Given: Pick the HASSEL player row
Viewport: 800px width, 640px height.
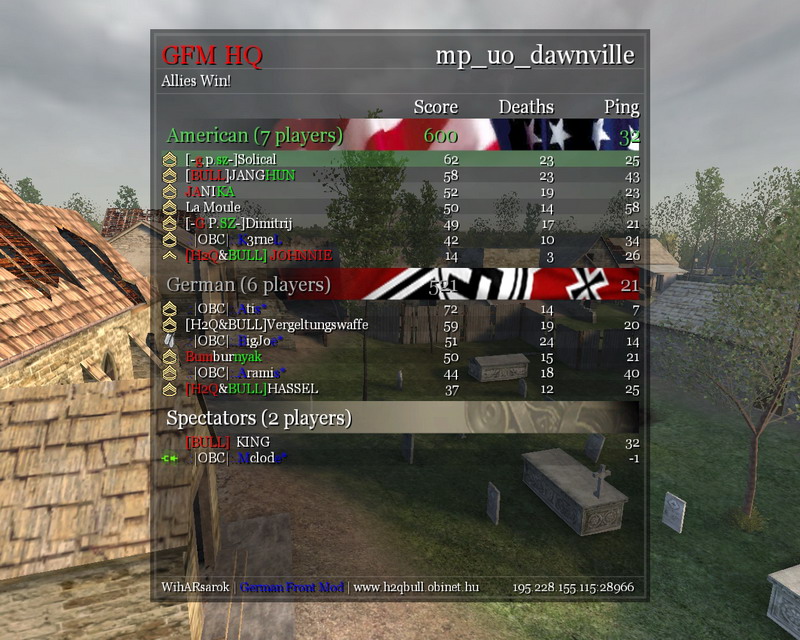Looking at the screenshot, I should pos(400,388).
